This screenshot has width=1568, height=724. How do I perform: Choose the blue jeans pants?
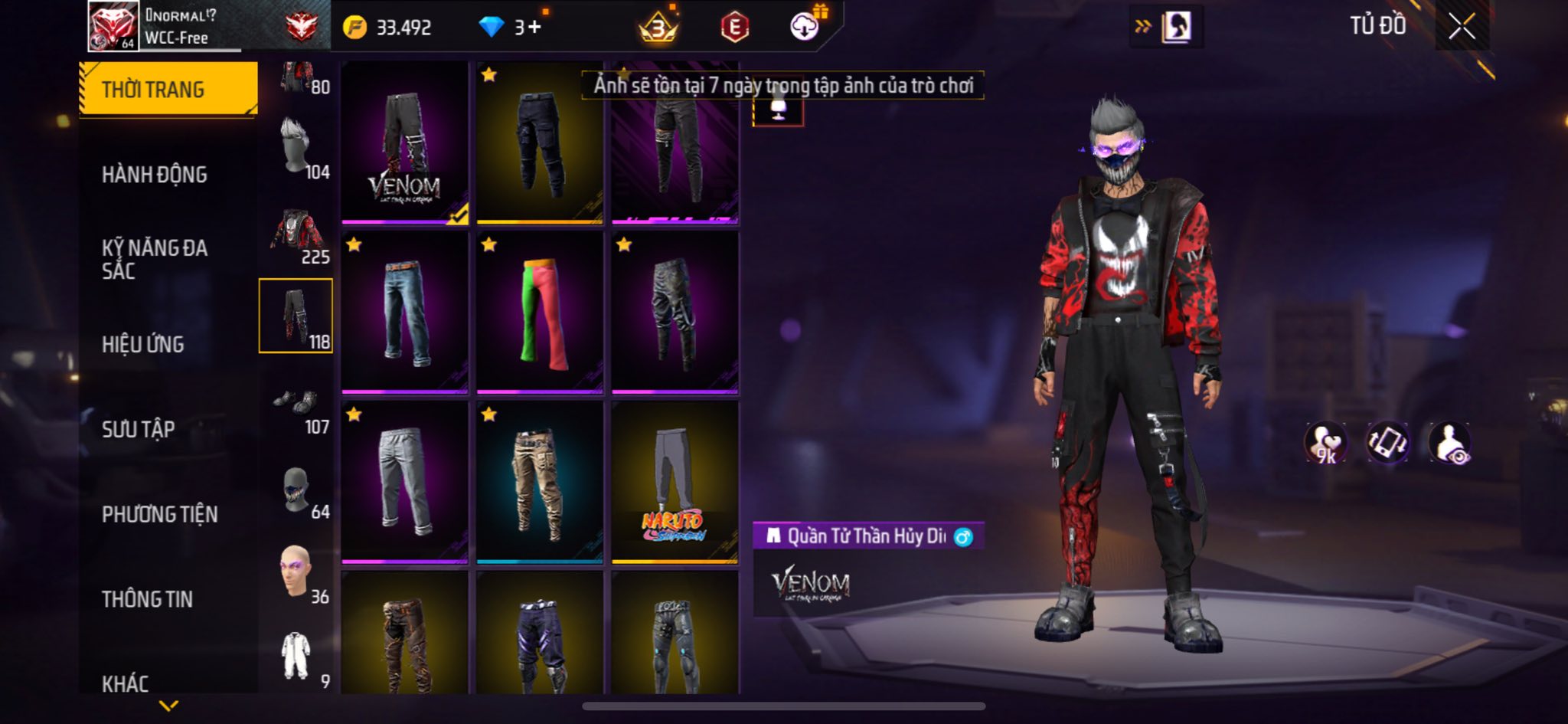tap(404, 313)
